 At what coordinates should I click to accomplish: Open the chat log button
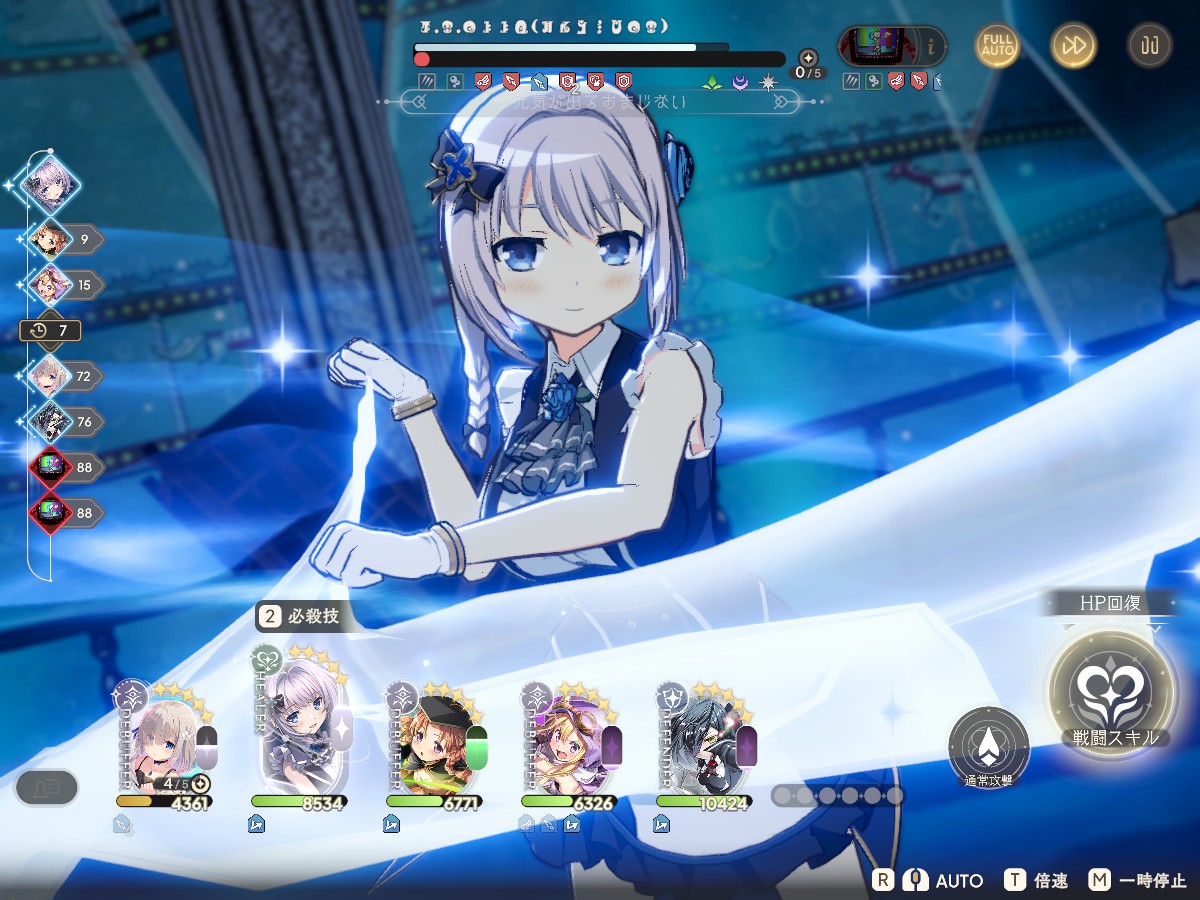tap(47, 788)
